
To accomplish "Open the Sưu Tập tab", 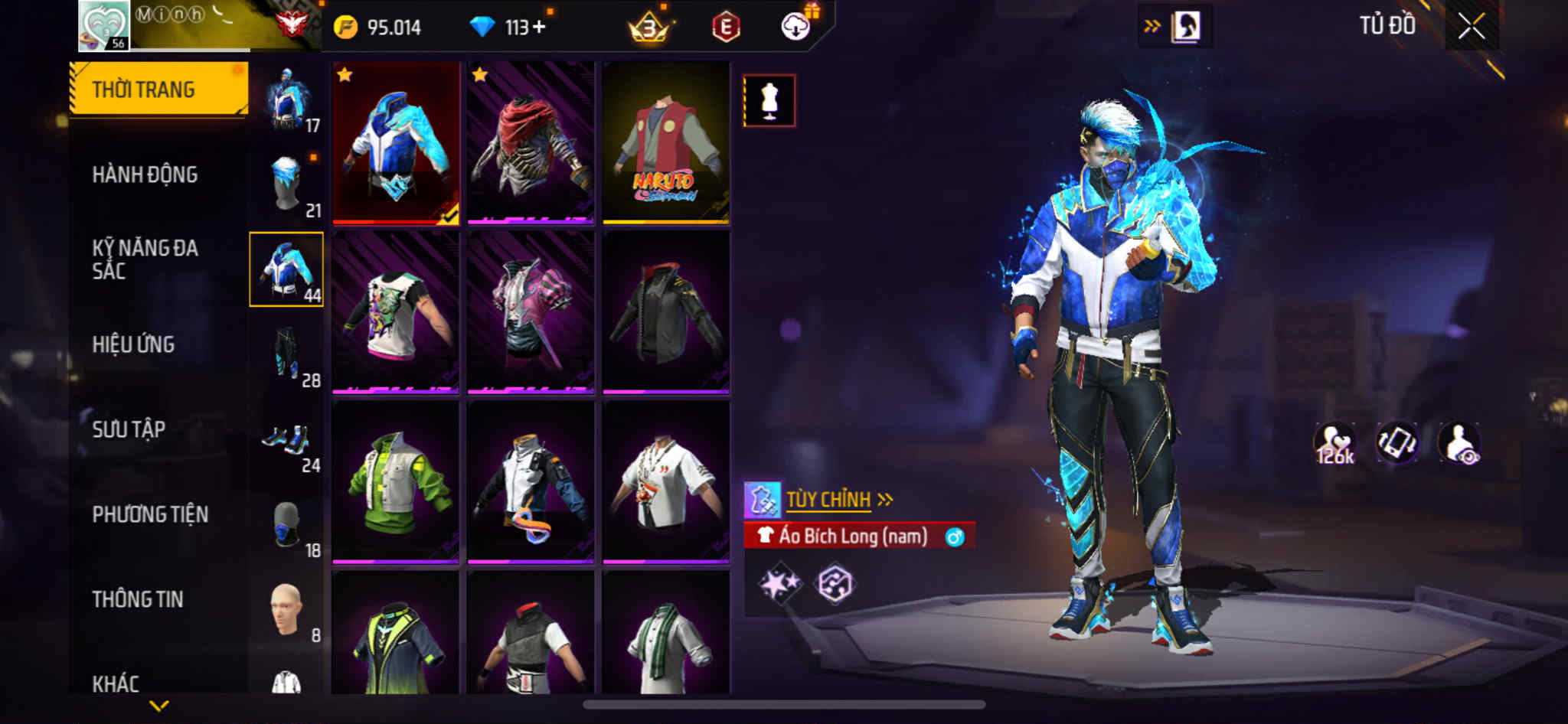I will tap(129, 429).
